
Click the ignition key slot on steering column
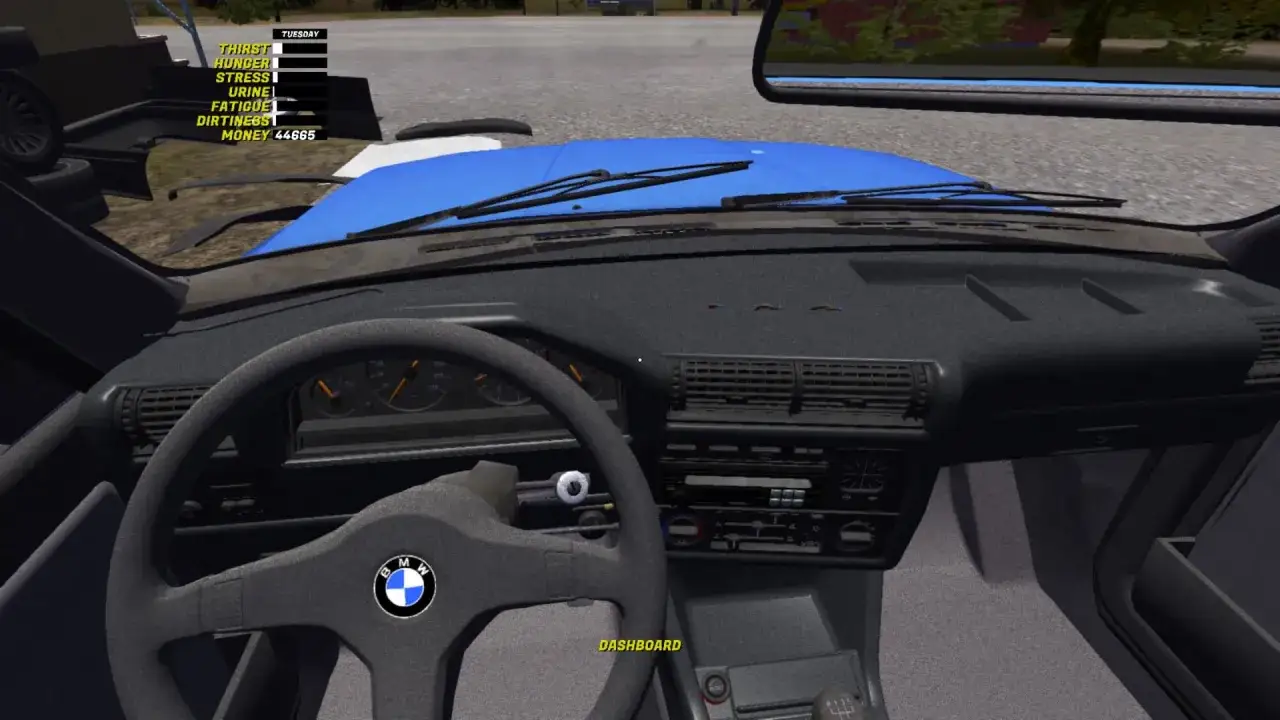coord(573,486)
